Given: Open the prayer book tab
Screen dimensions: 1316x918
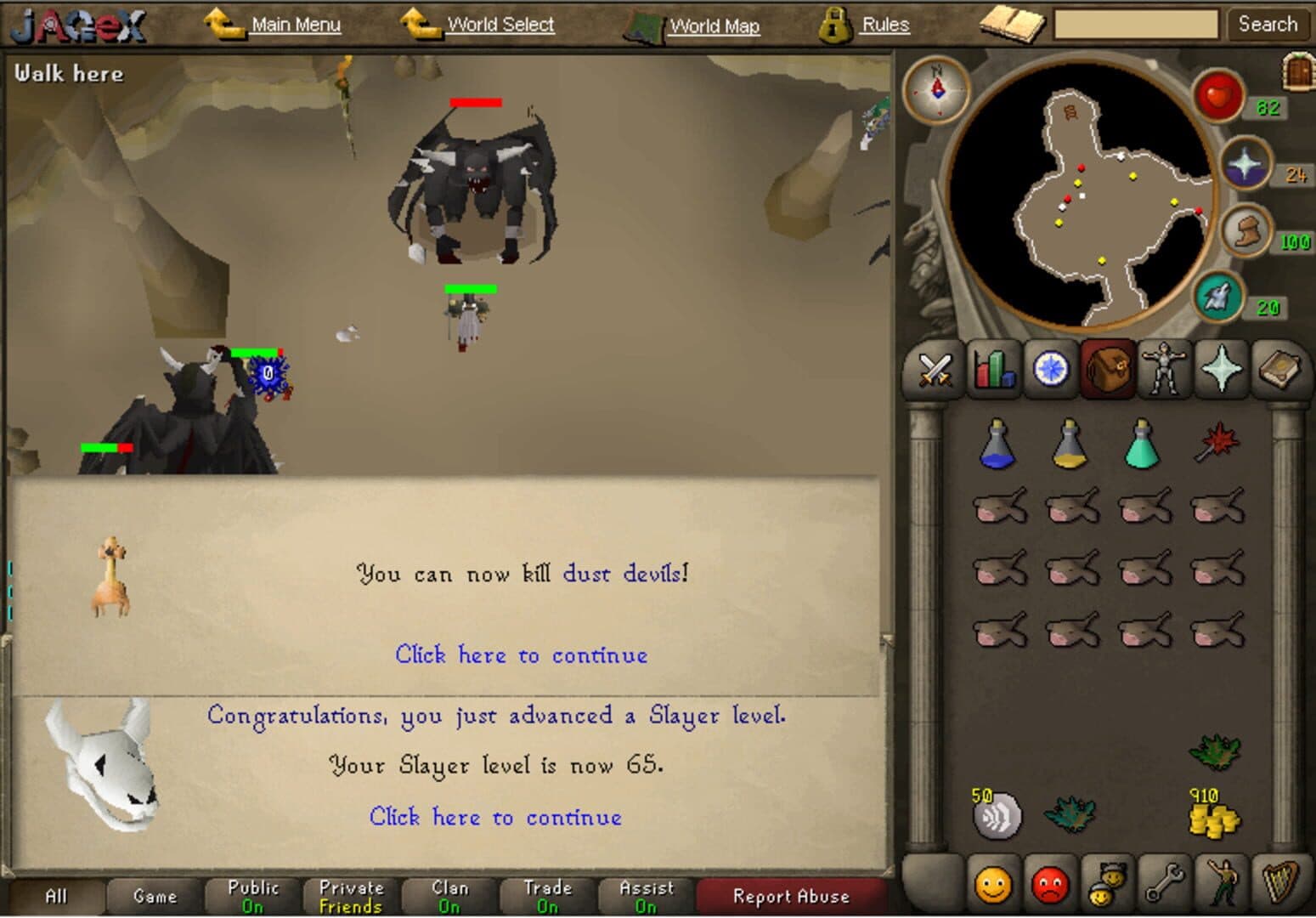Looking at the screenshot, I should coord(1221,371).
